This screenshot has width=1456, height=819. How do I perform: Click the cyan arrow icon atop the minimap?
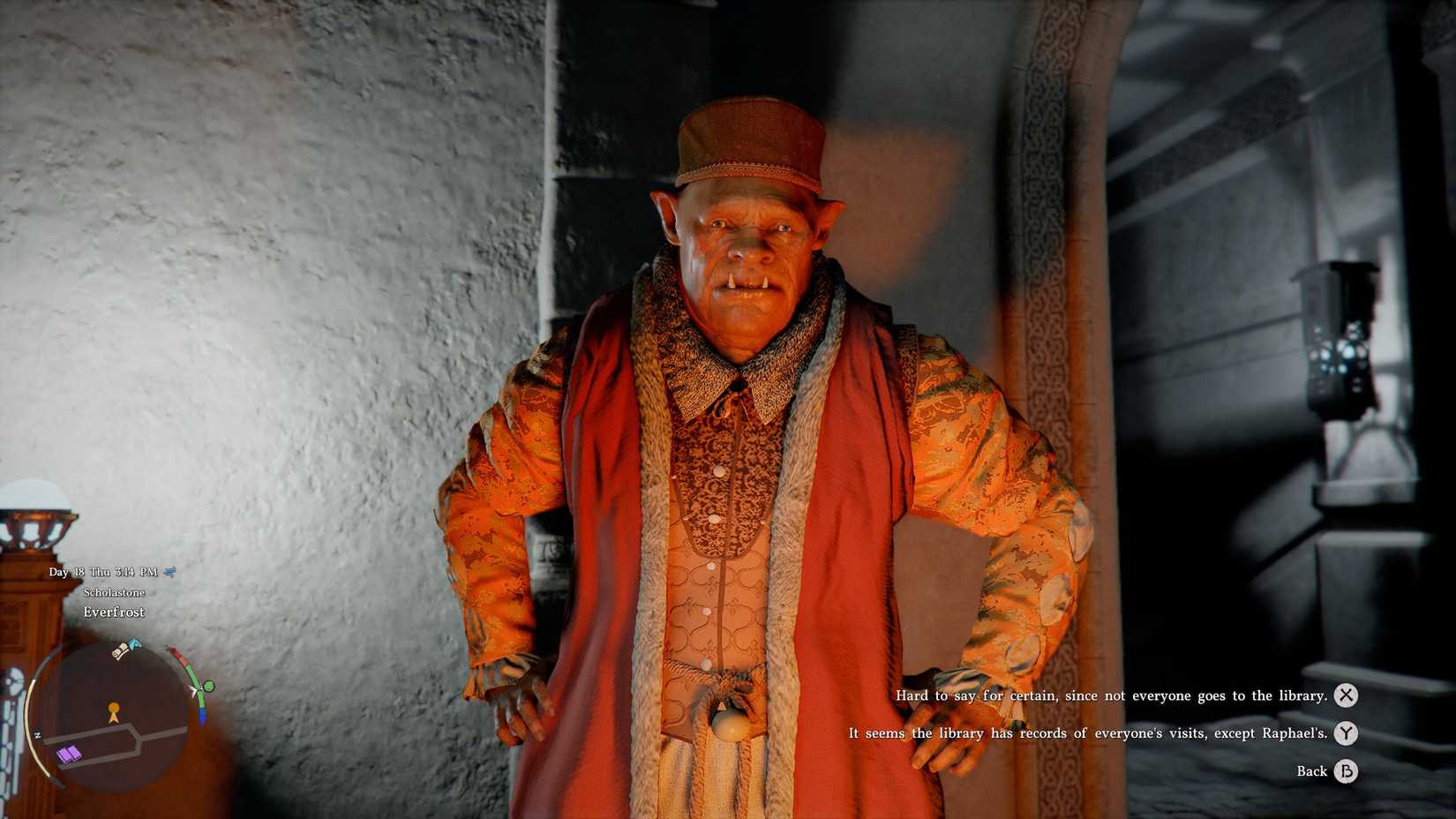pos(134,644)
